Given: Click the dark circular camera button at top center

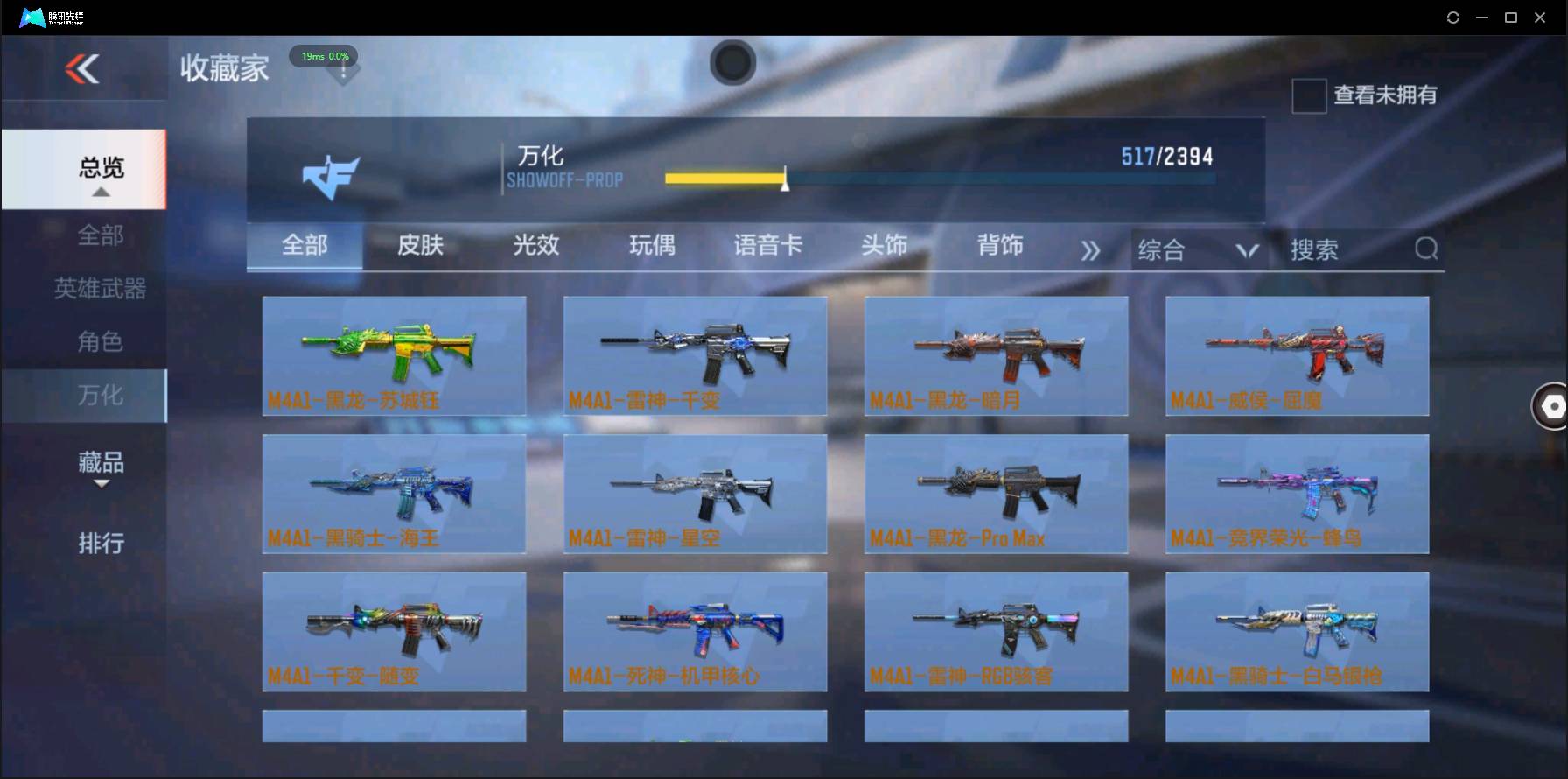Looking at the screenshot, I should 732,63.
